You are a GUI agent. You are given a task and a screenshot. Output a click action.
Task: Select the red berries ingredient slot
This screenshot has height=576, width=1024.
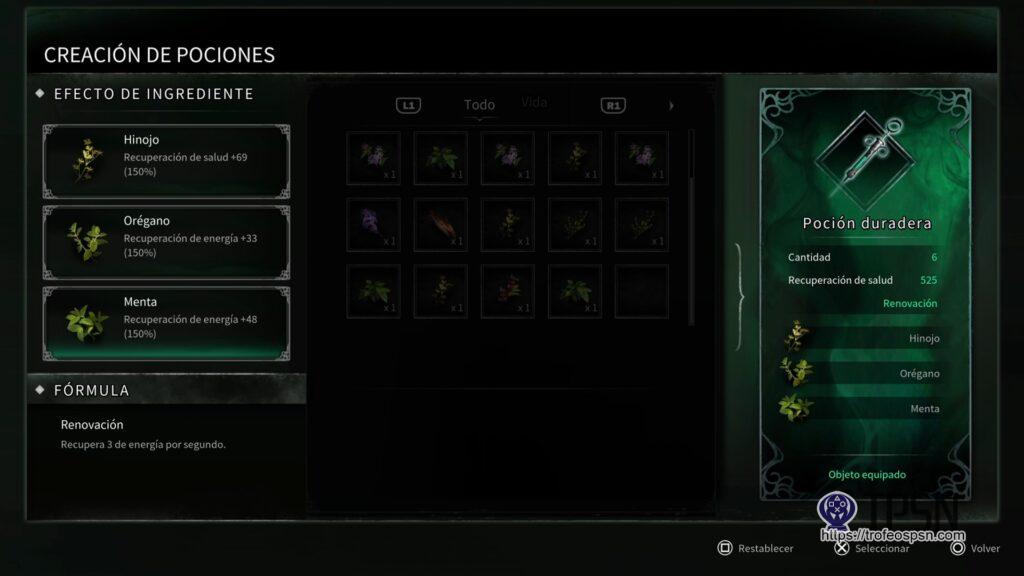(508, 291)
